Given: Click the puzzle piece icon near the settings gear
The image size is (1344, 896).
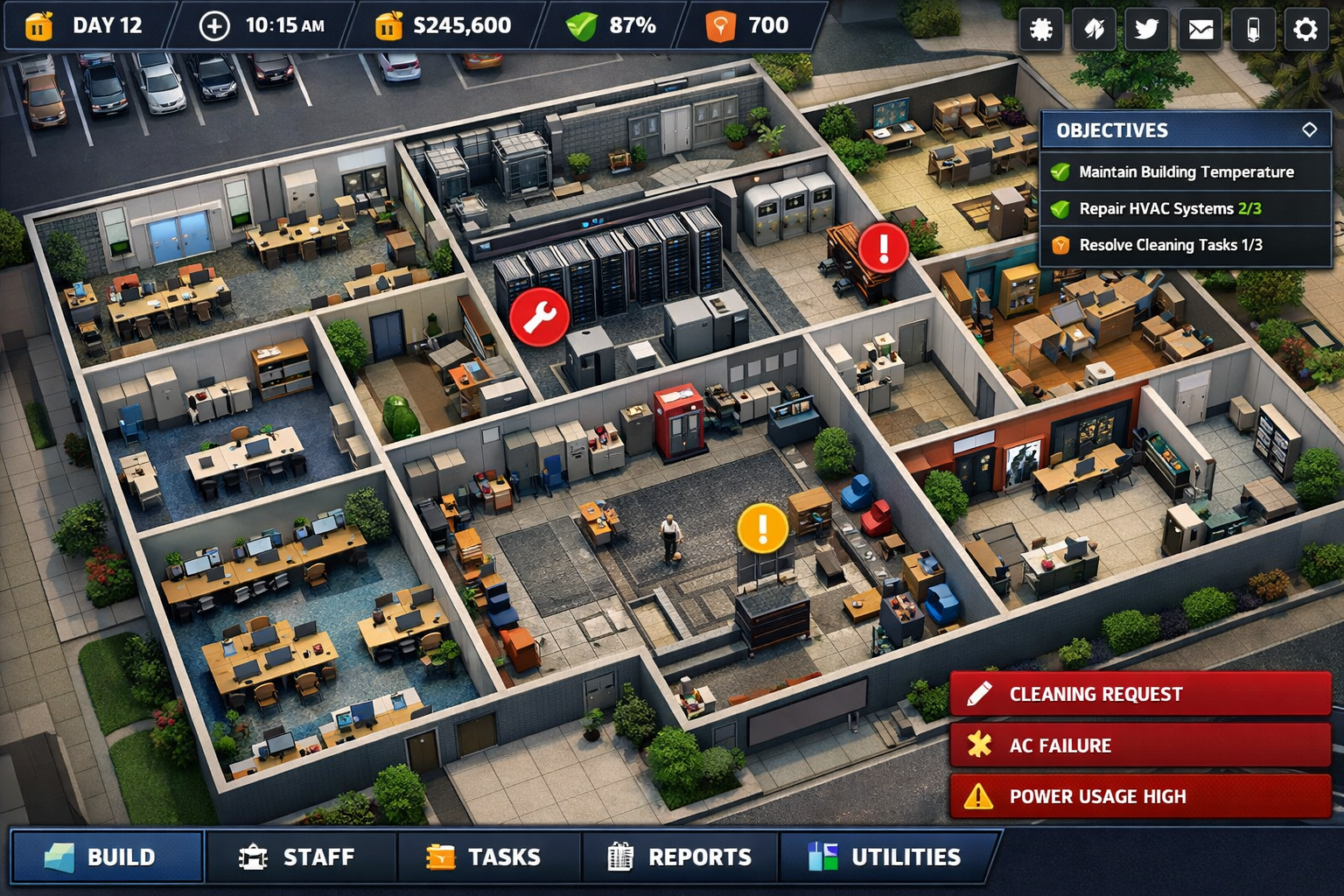Looking at the screenshot, I should tap(1041, 29).
